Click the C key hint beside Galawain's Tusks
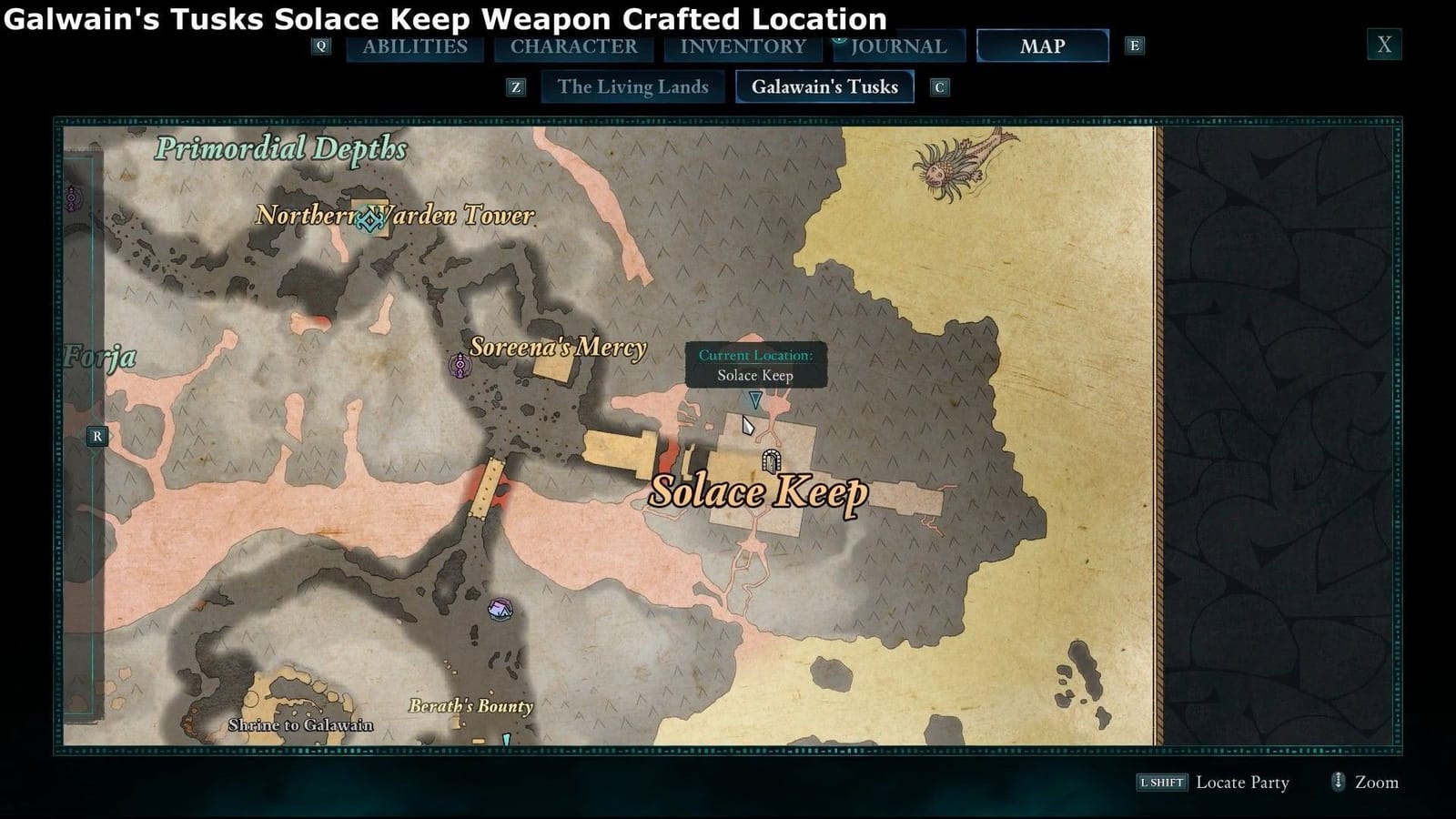Viewport: 1456px width, 819px height. click(x=940, y=87)
